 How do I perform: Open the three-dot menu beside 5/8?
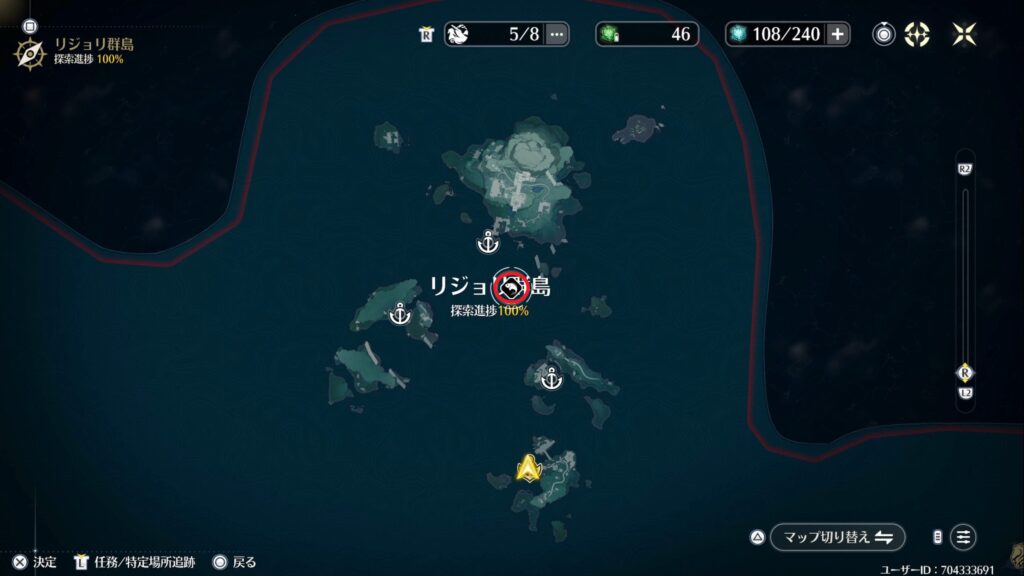(557, 34)
